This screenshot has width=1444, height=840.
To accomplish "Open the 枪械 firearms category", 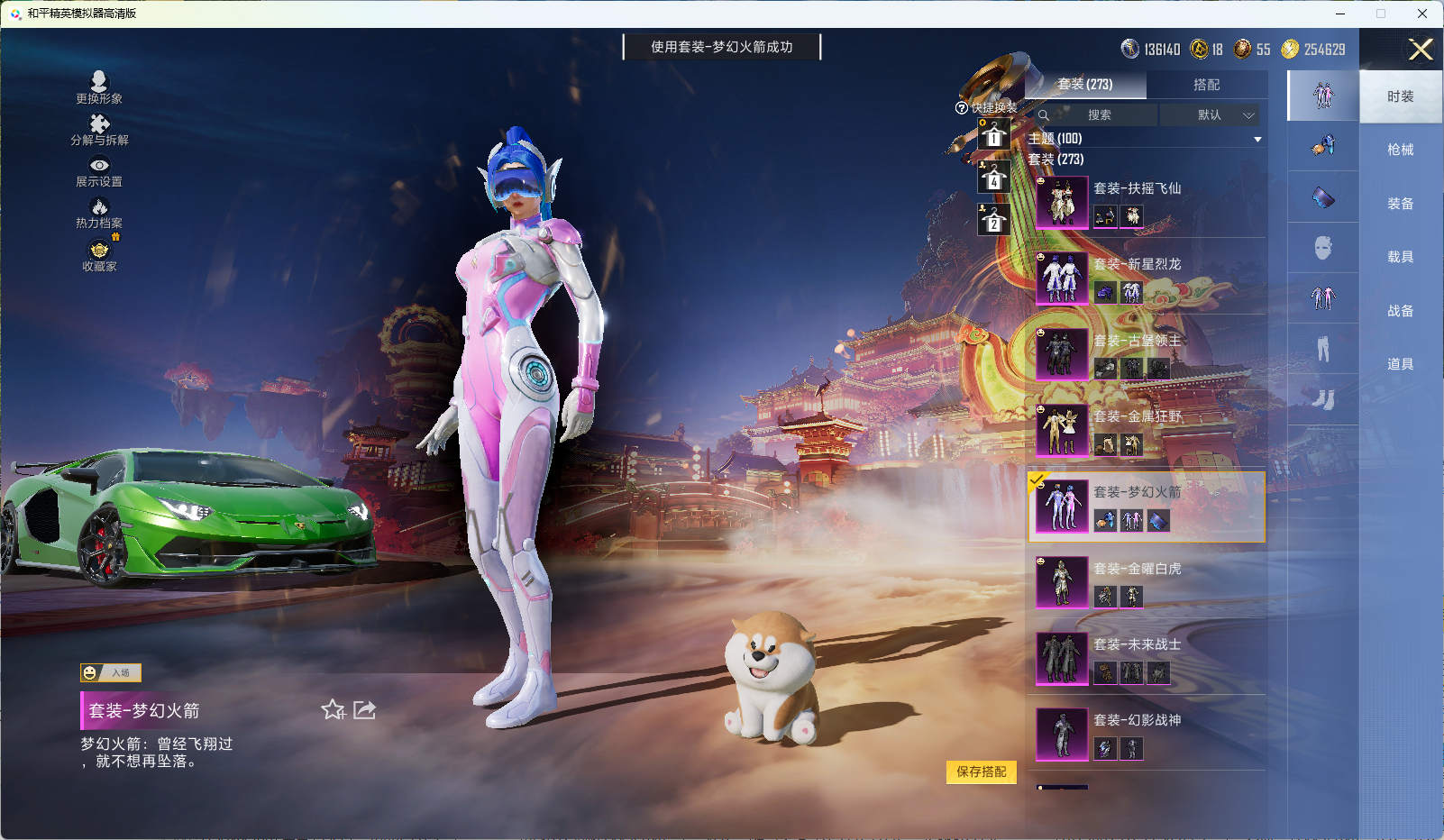I will (1400, 150).
